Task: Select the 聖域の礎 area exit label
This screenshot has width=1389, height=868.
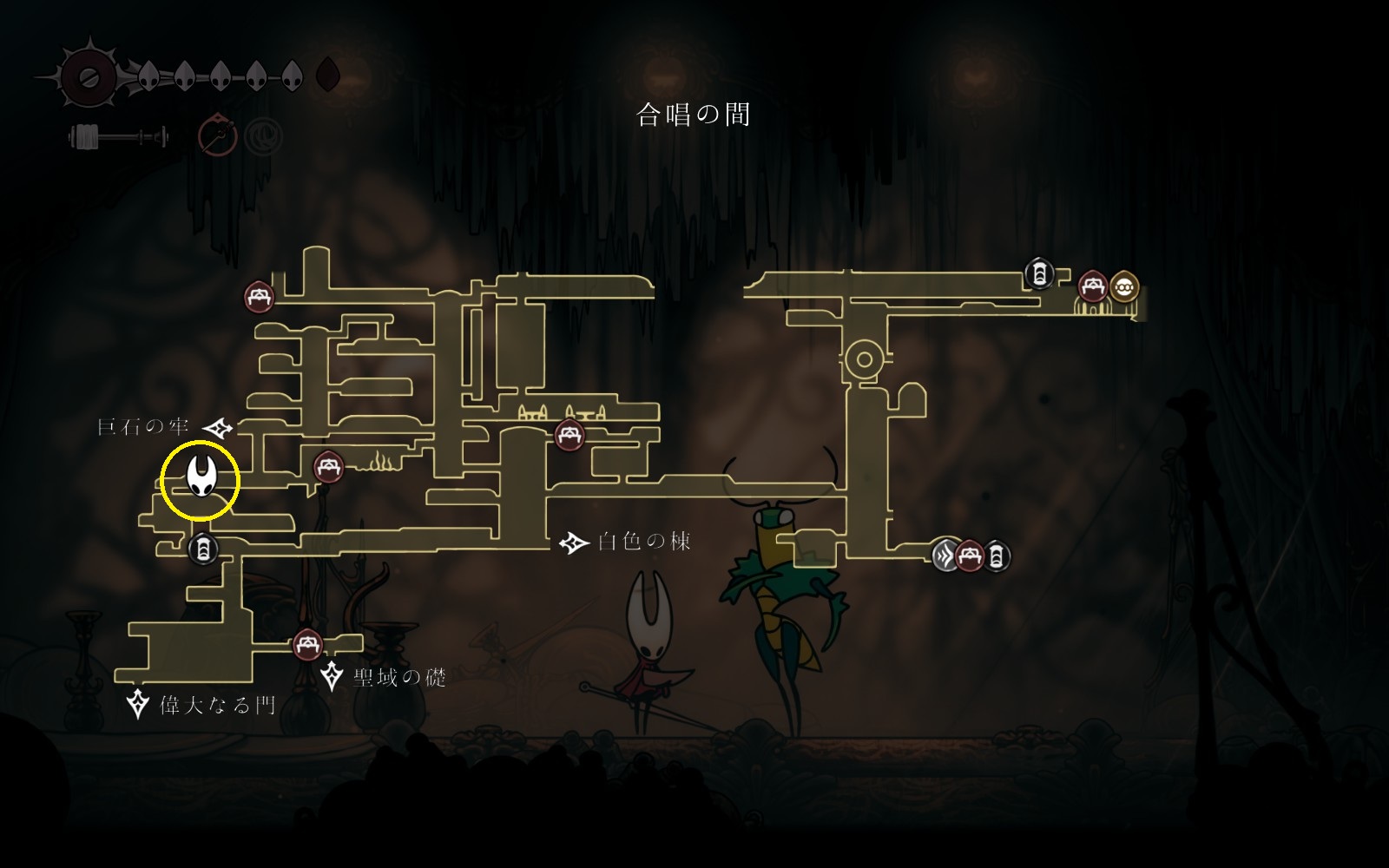Action: point(399,677)
